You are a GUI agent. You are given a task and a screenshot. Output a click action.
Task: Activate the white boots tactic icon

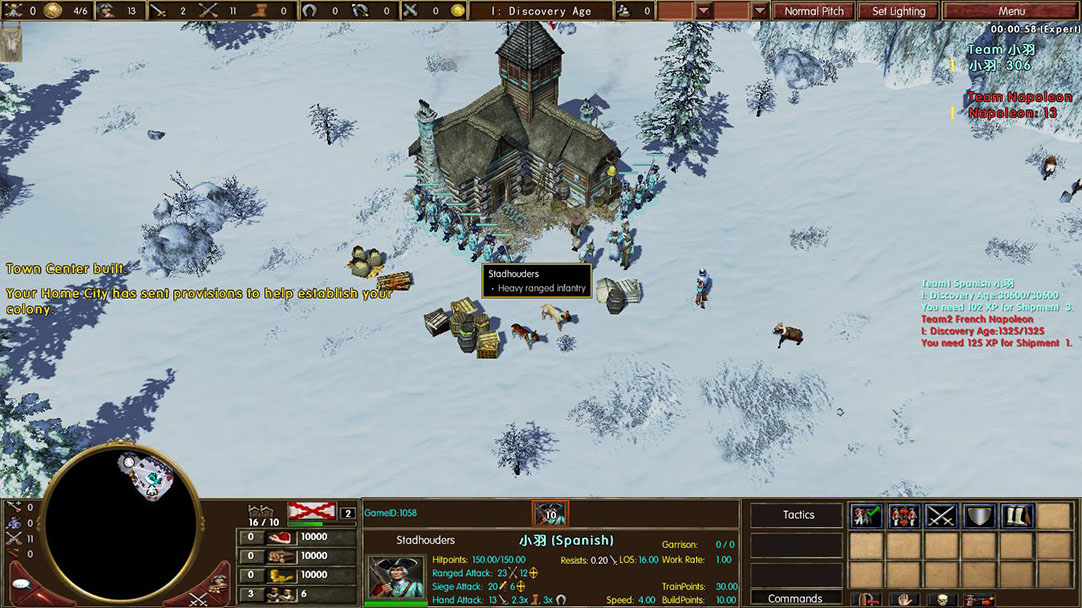coord(1015,516)
